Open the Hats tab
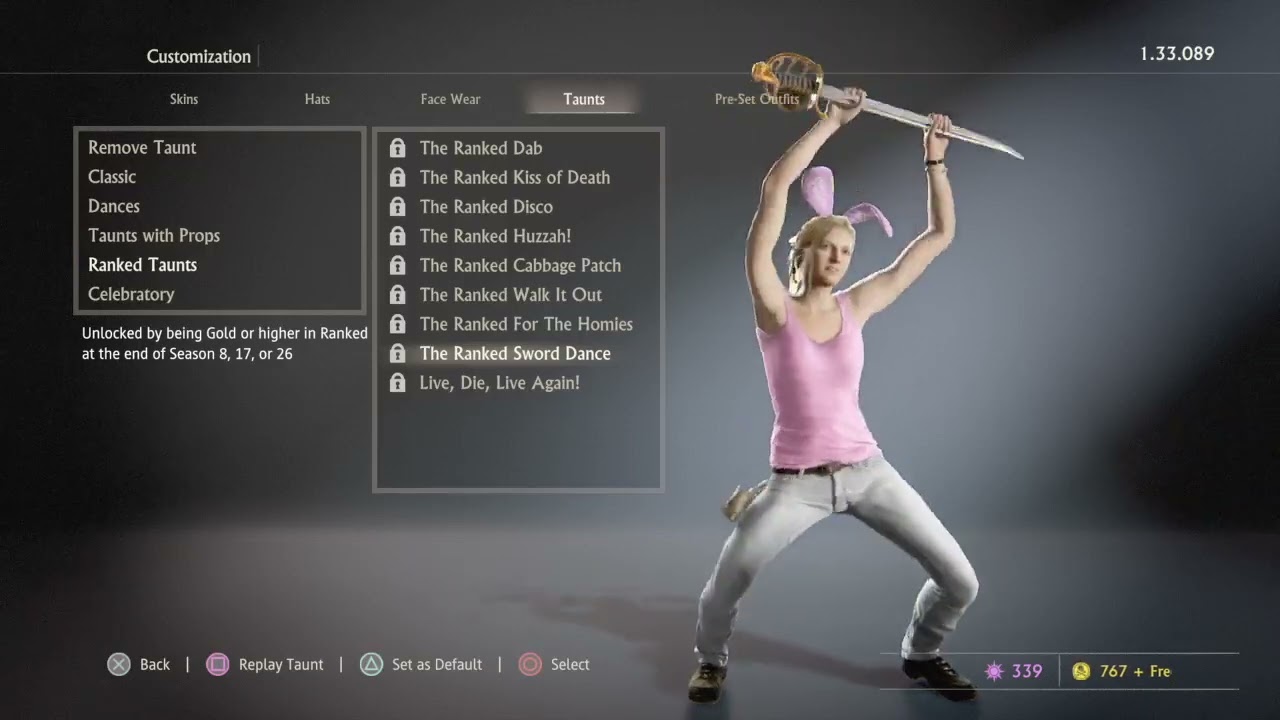This screenshot has width=1280, height=720. [x=317, y=99]
